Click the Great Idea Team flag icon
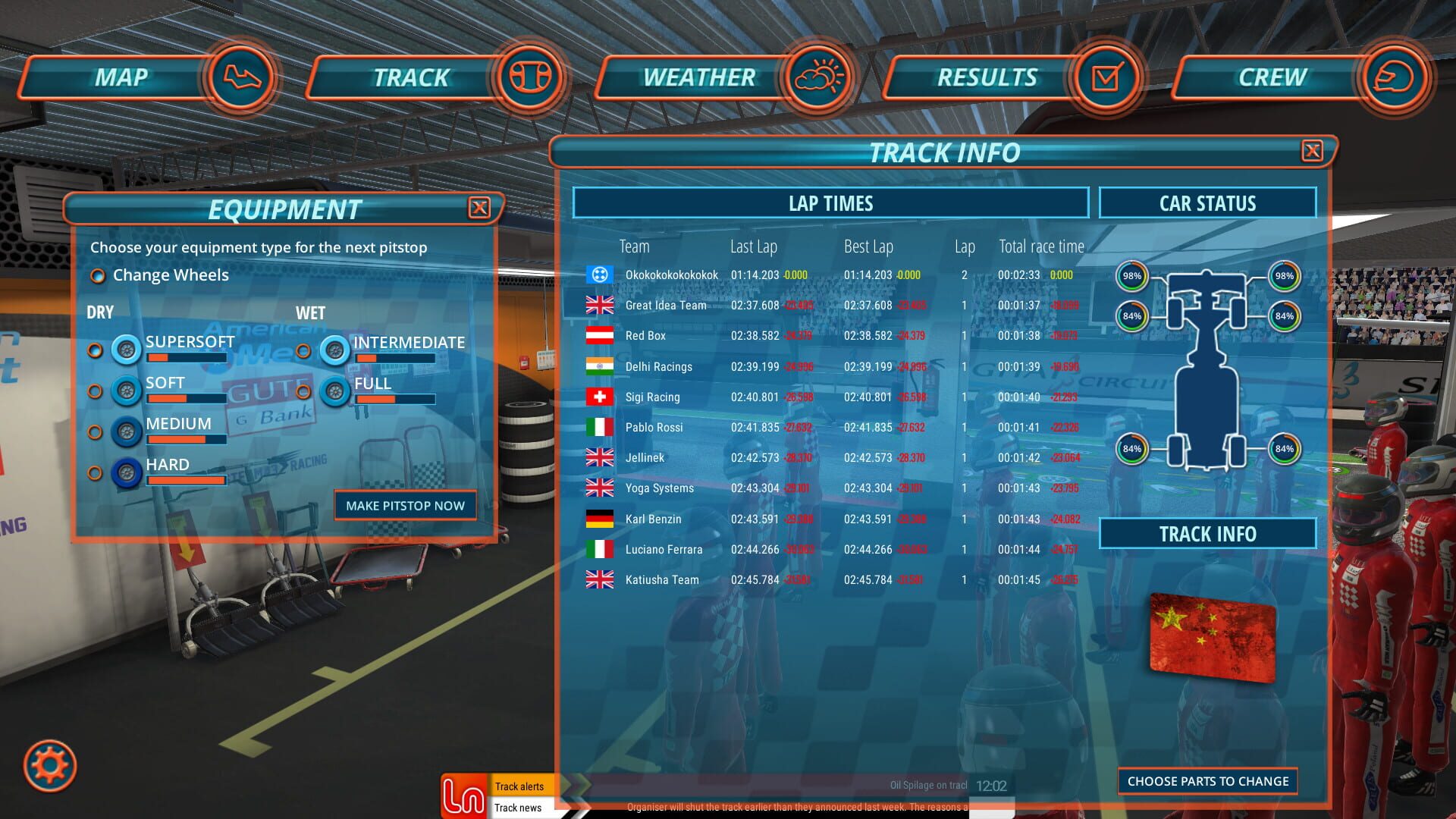This screenshot has width=1456, height=819. 599,305
